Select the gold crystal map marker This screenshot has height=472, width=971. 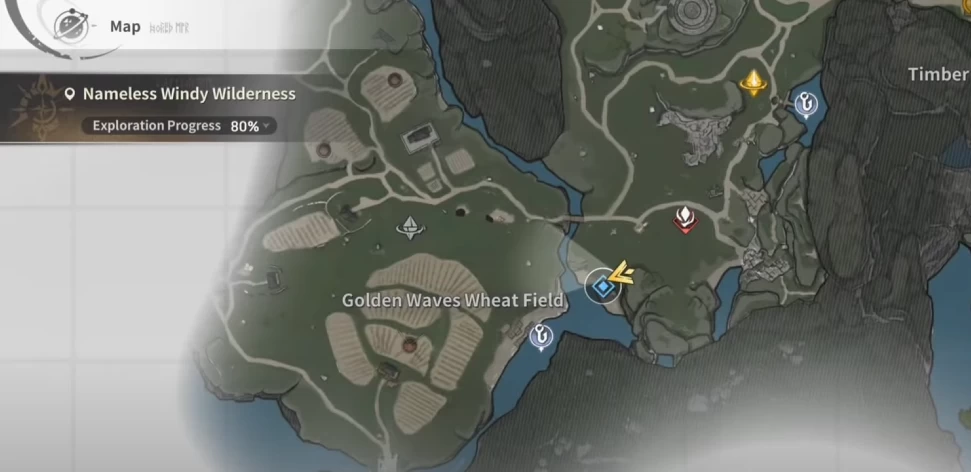tap(753, 84)
